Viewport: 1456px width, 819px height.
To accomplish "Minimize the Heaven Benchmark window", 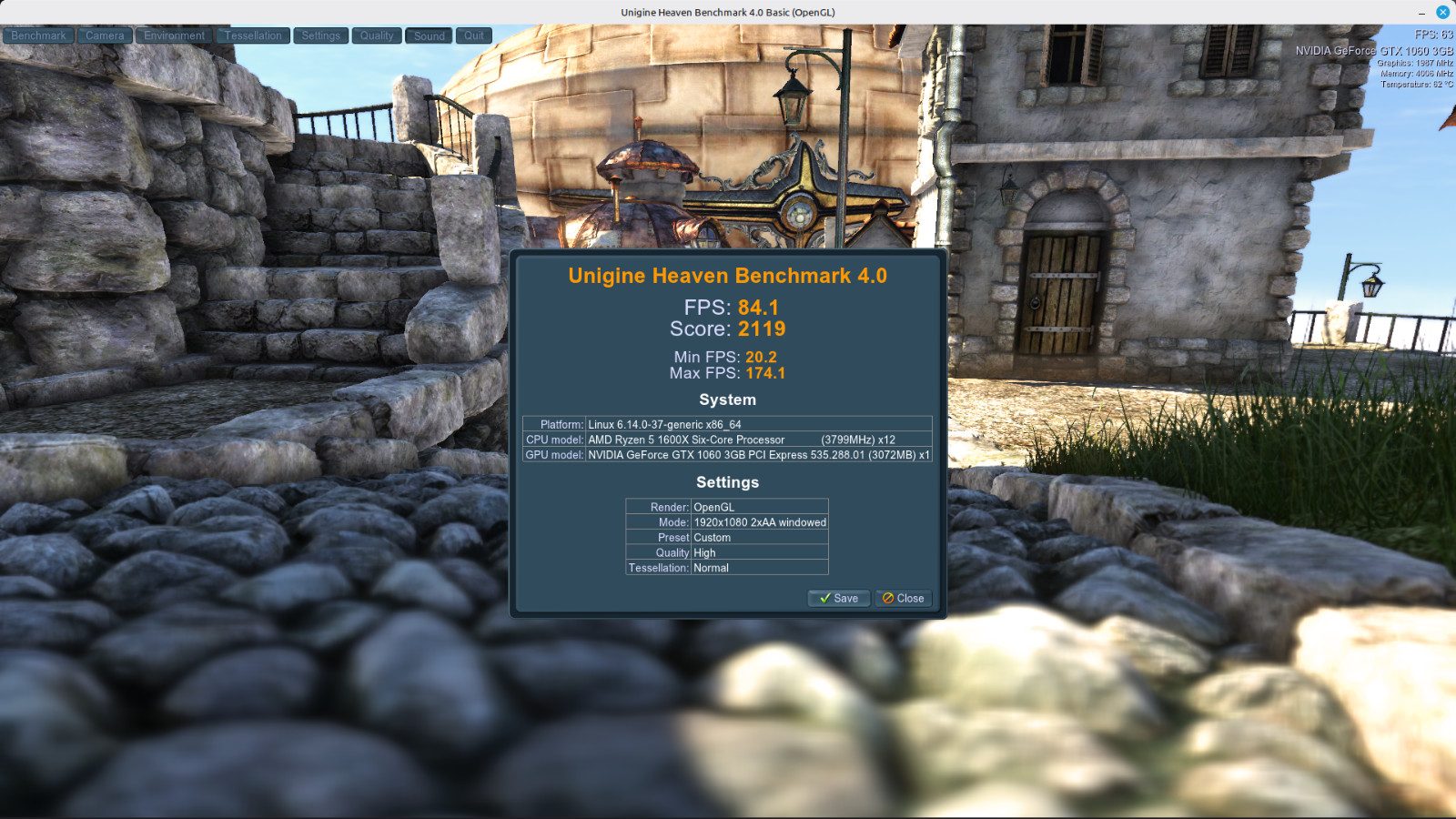I will point(1421,13).
